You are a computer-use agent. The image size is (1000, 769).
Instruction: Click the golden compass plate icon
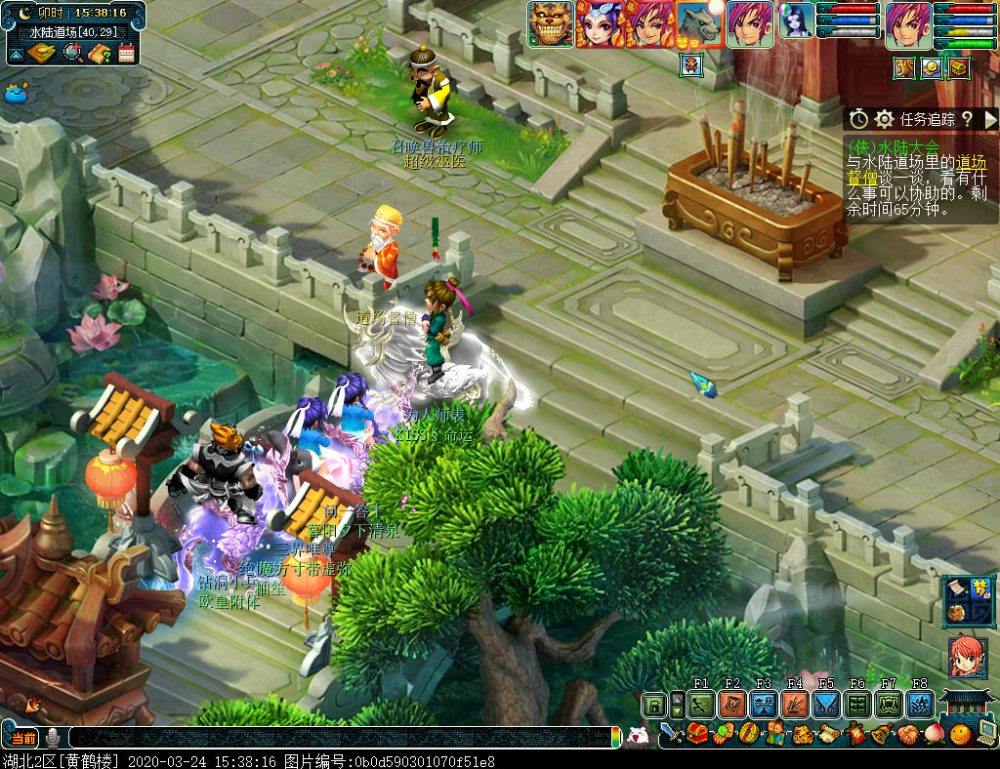click(x=42, y=53)
